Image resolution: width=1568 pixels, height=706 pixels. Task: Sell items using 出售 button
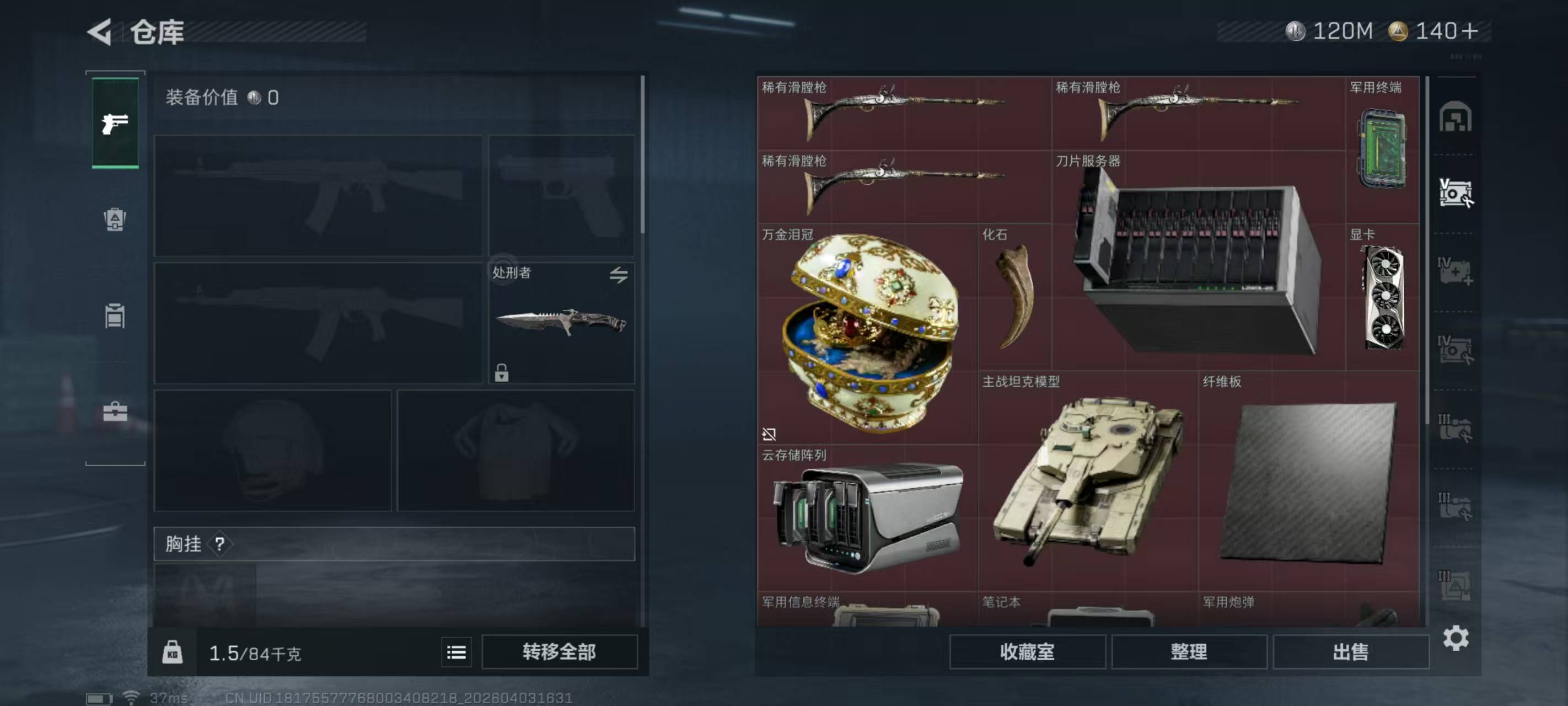(x=1350, y=652)
